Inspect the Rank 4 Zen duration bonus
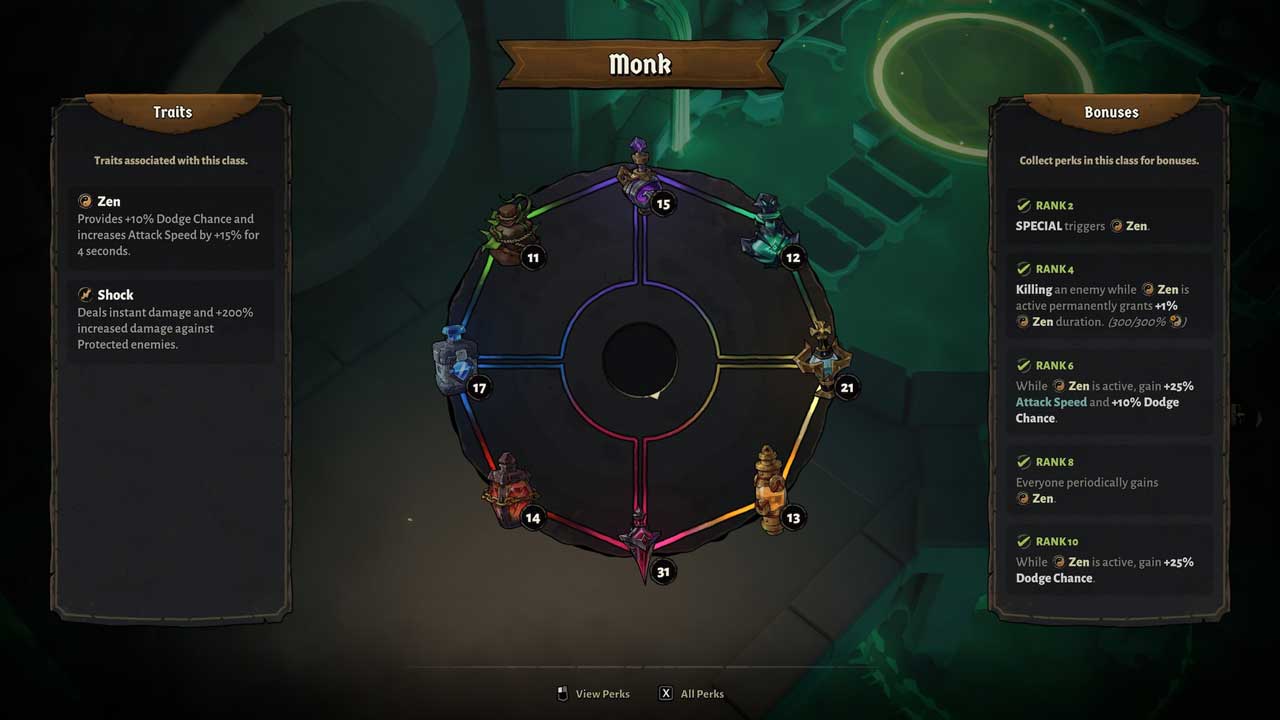The image size is (1280, 720). pyautogui.click(x=1109, y=293)
